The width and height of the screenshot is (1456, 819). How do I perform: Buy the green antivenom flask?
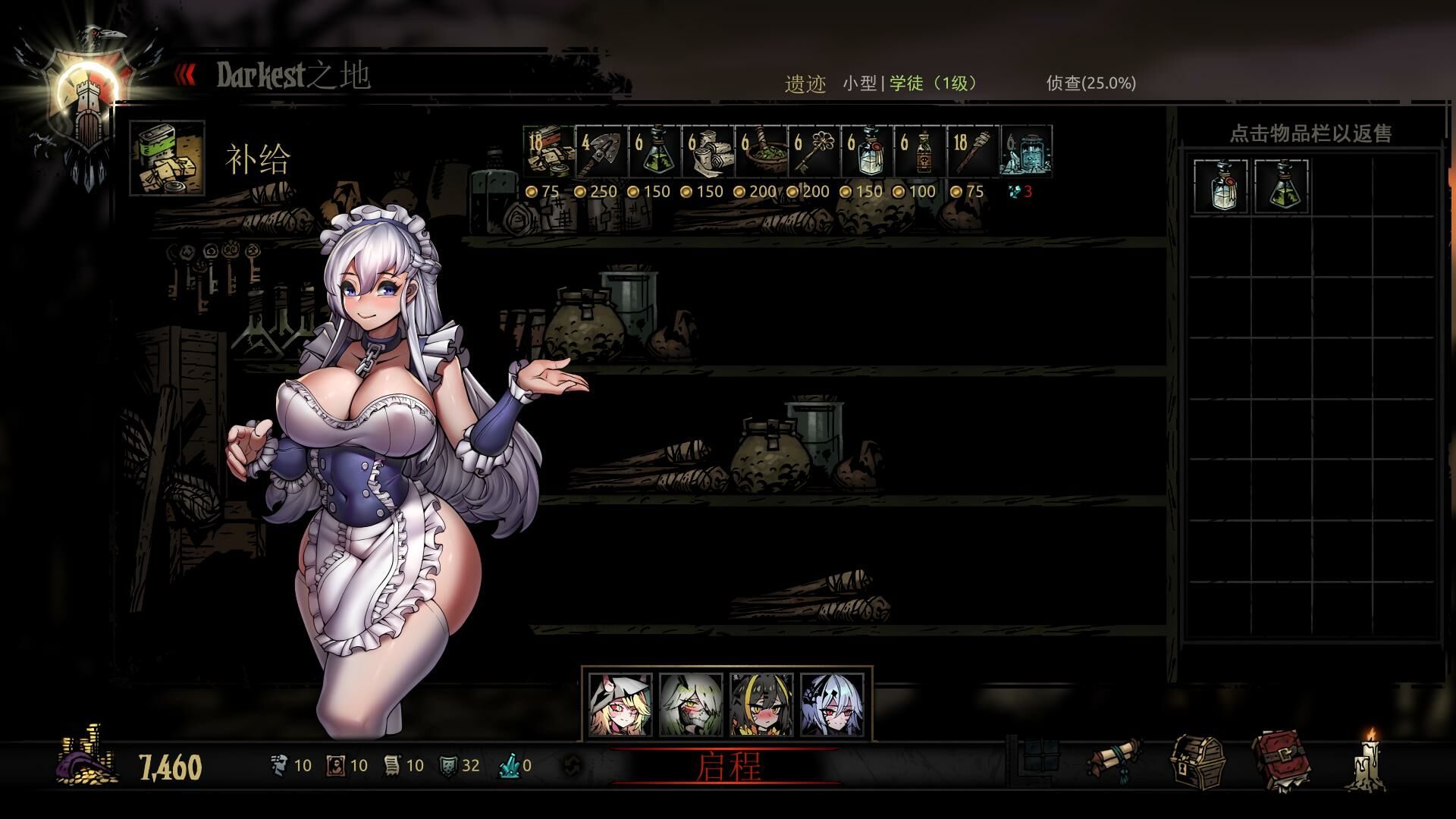[655, 152]
